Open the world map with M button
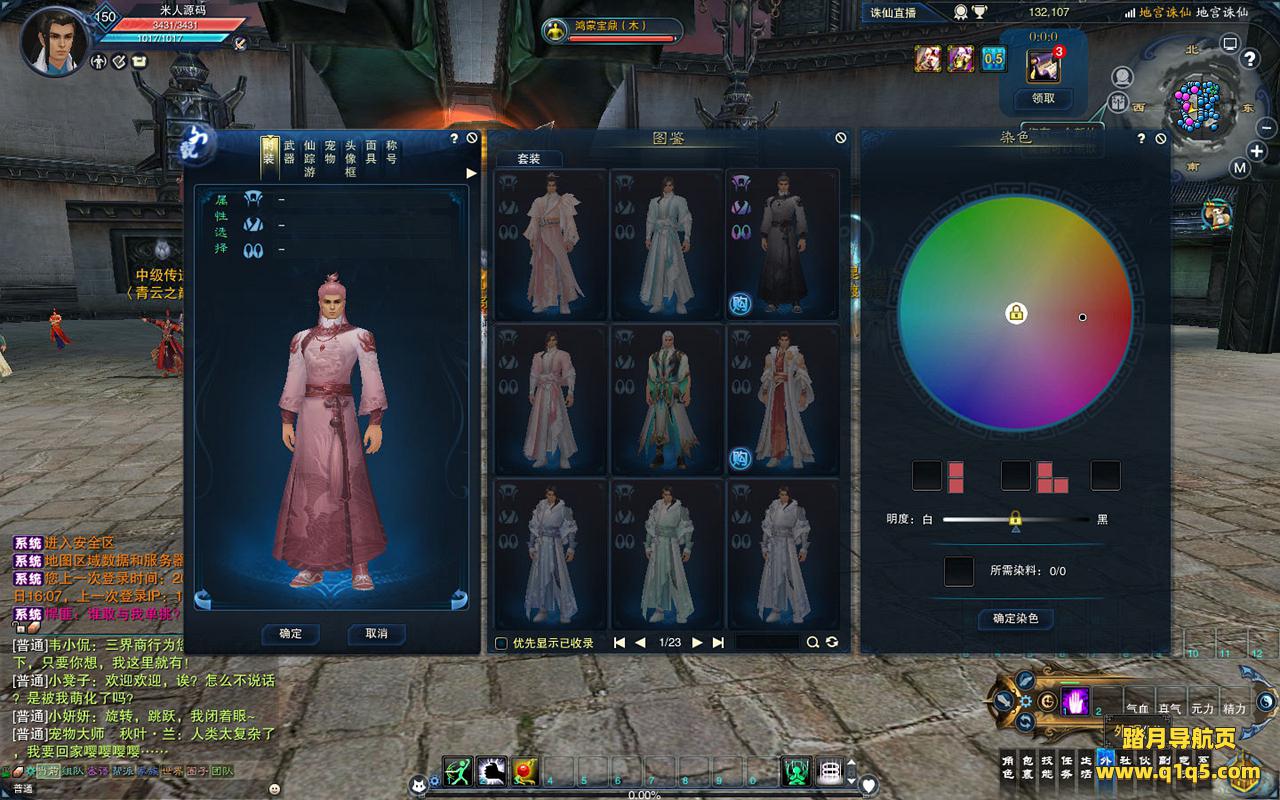 point(1240,168)
